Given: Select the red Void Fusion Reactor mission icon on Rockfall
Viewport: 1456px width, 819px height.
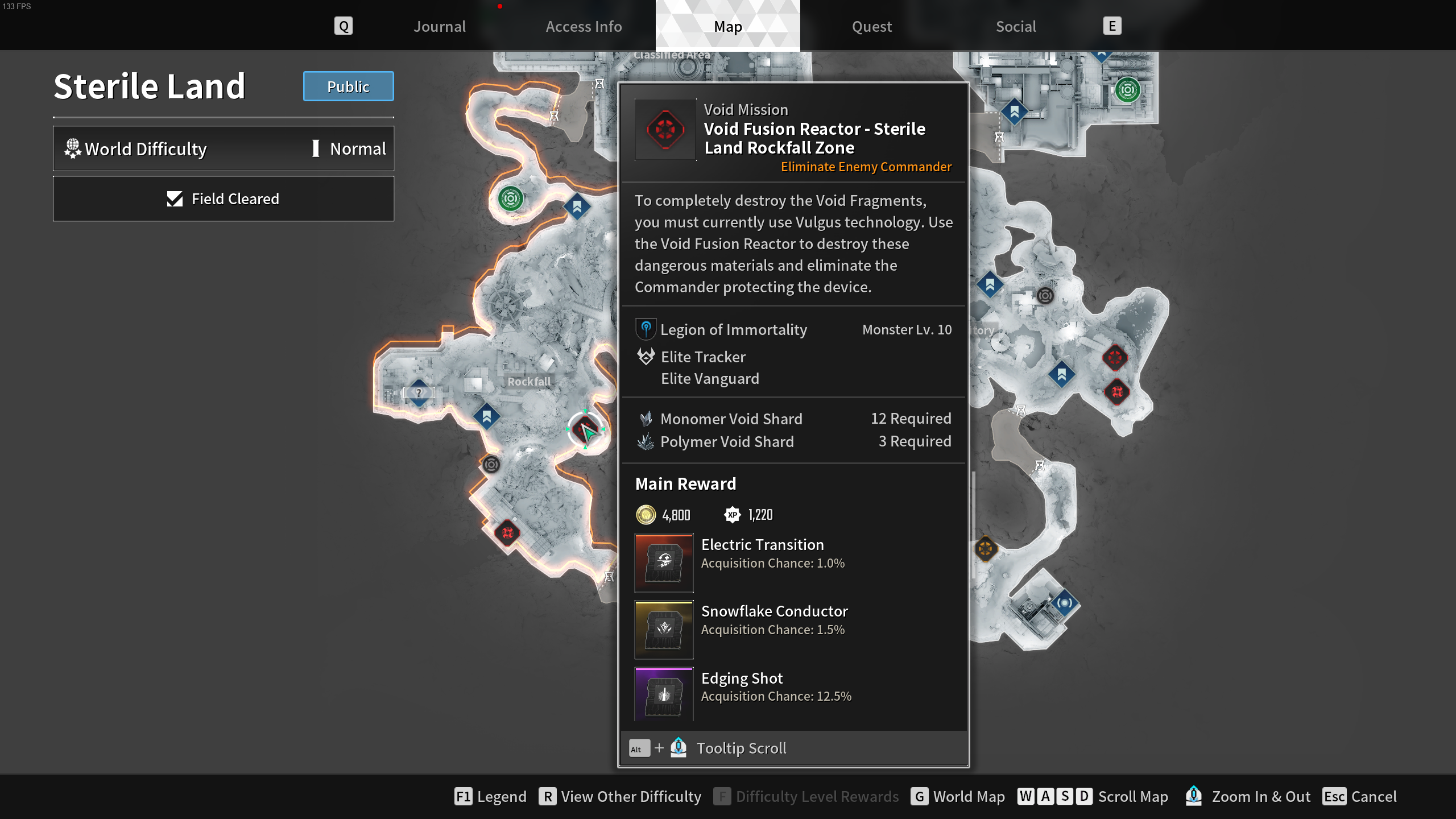Looking at the screenshot, I should (x=586, y=431).
